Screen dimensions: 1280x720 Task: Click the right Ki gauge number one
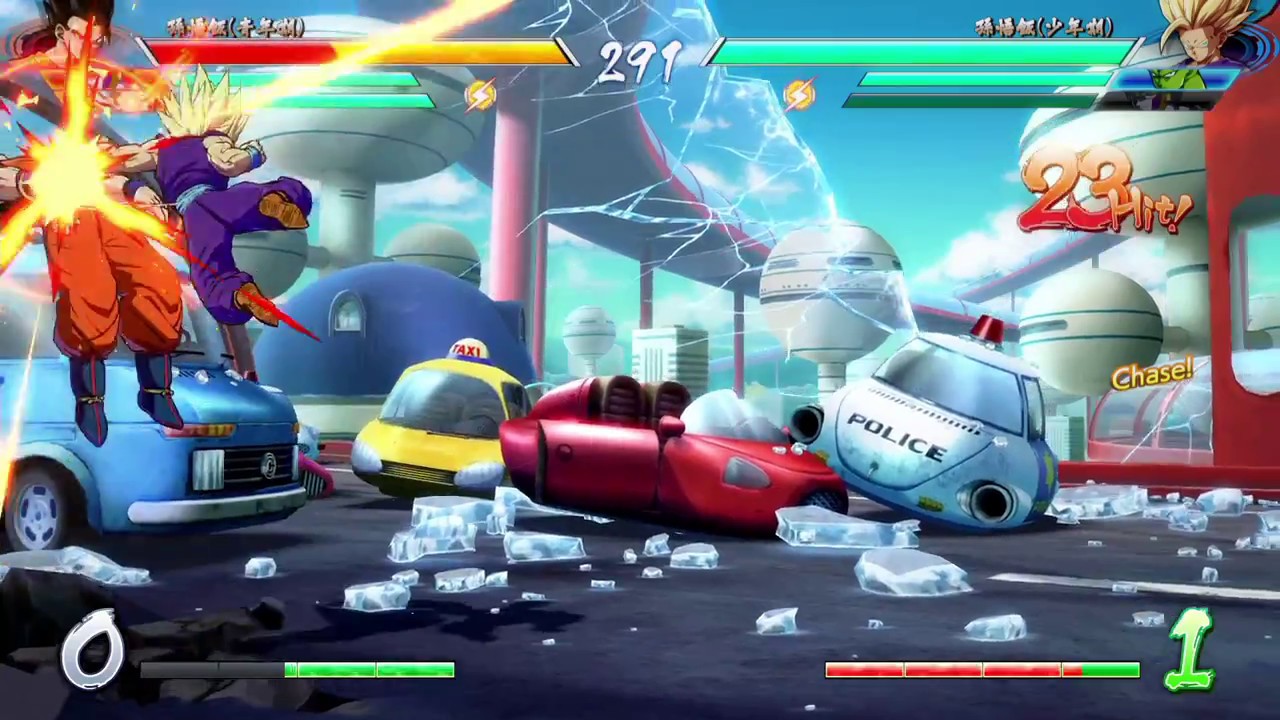(x=1190, y=650)
